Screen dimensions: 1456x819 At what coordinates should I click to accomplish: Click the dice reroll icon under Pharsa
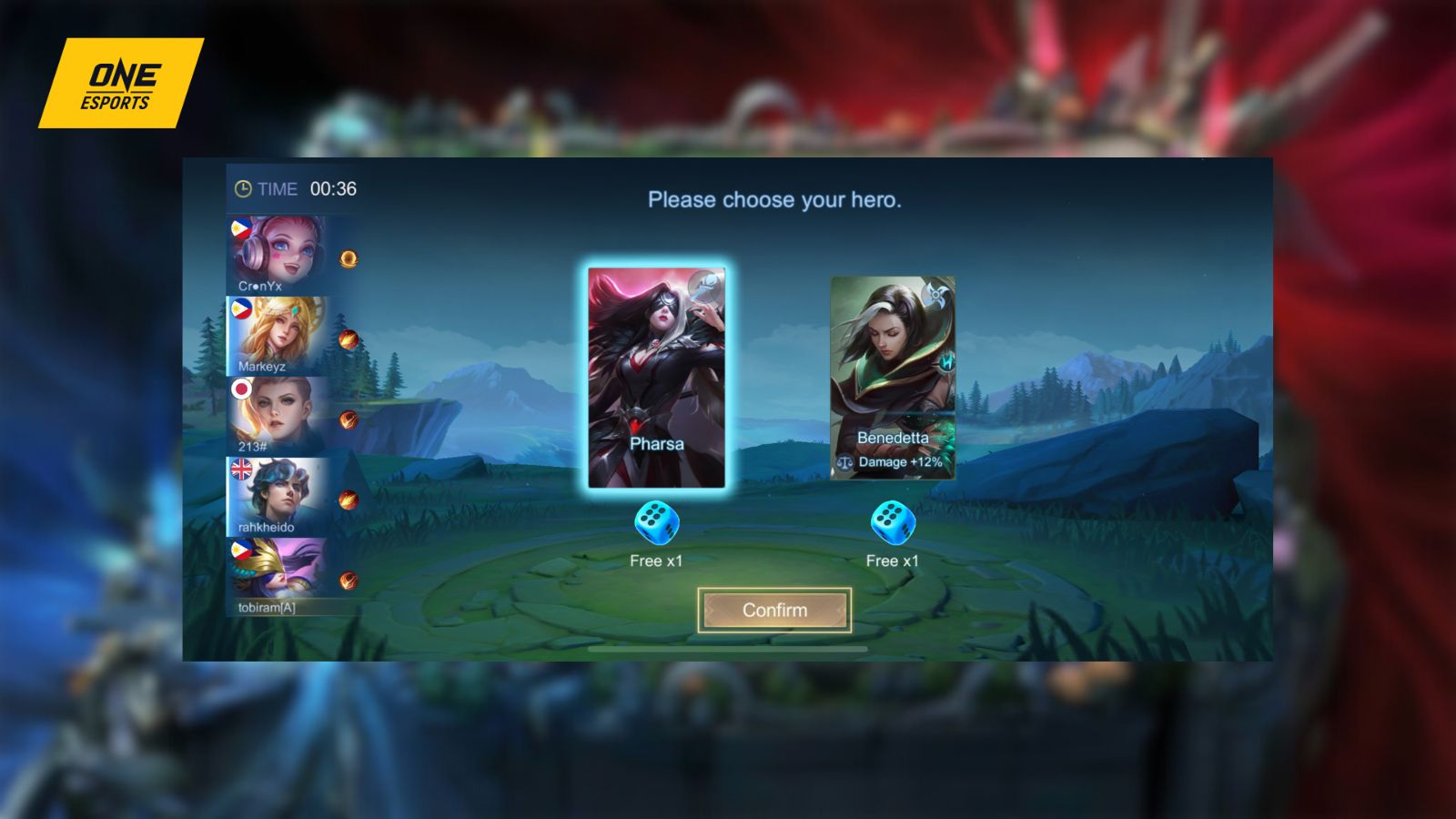657,522
